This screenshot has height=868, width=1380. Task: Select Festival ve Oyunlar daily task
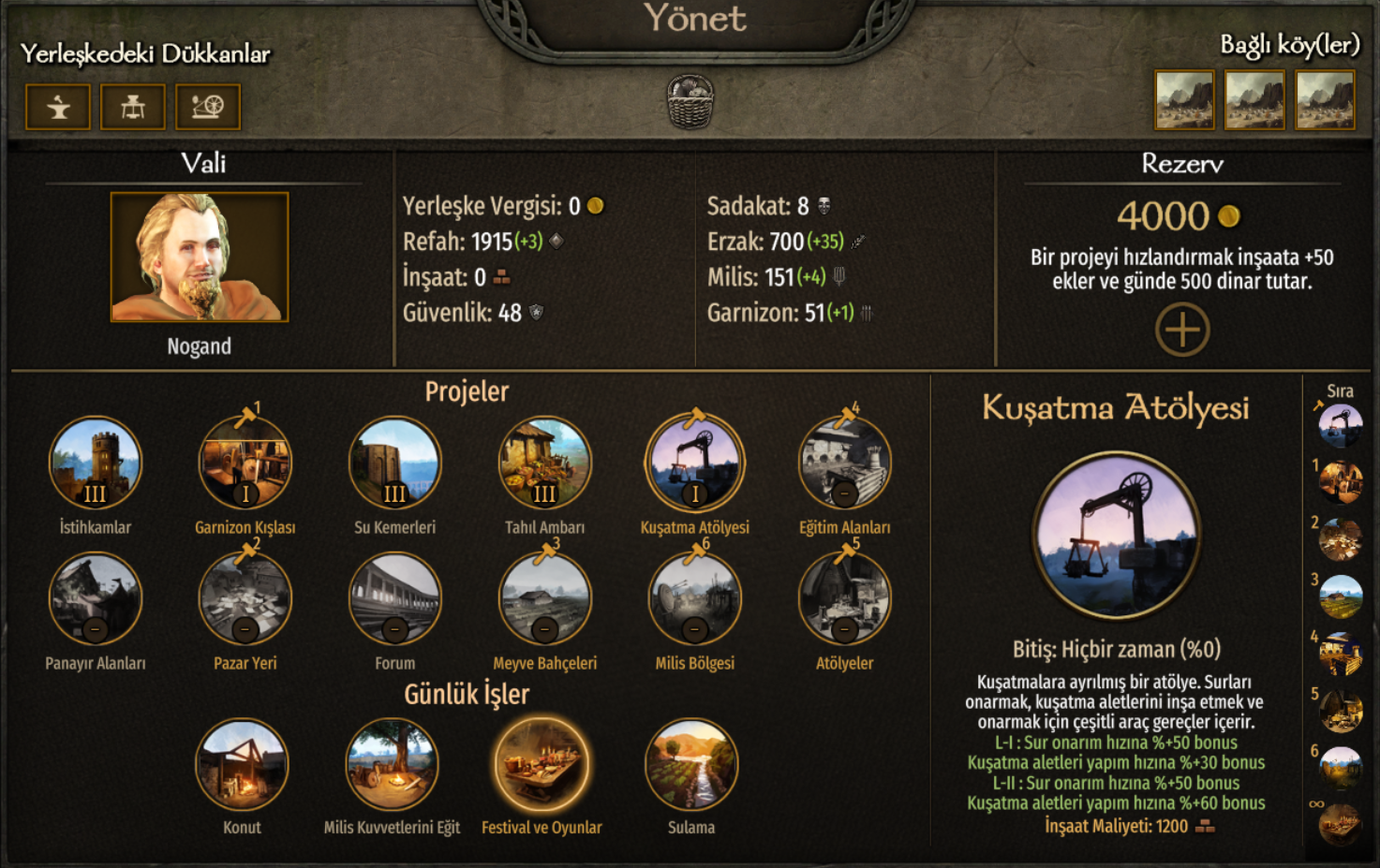coord(542,764)
